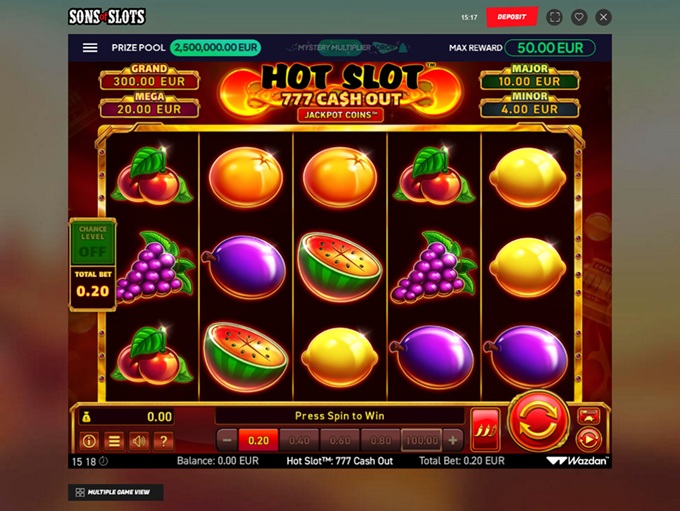Select the 0.20 bet value
Image resolution: width=680 pixels, height=511 pixels.
click(259, 440)
